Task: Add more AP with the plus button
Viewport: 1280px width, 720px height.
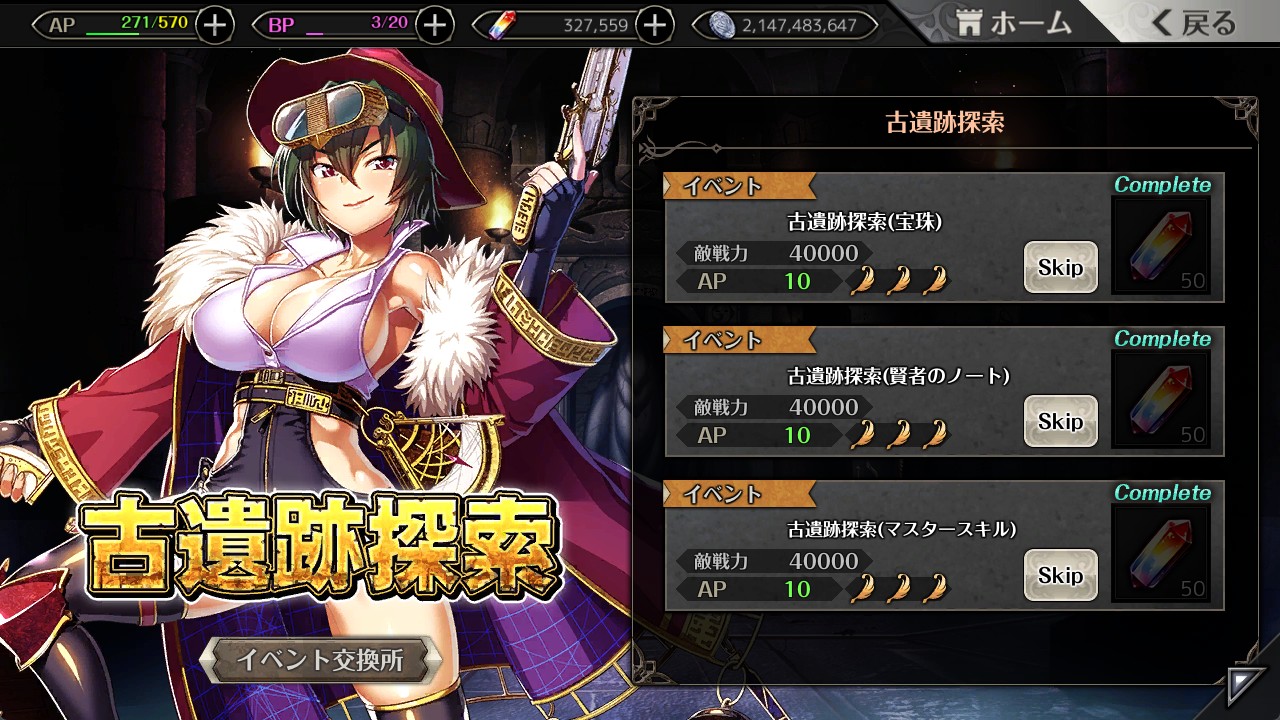Action: pyautogui.click(x=215, y=25)
